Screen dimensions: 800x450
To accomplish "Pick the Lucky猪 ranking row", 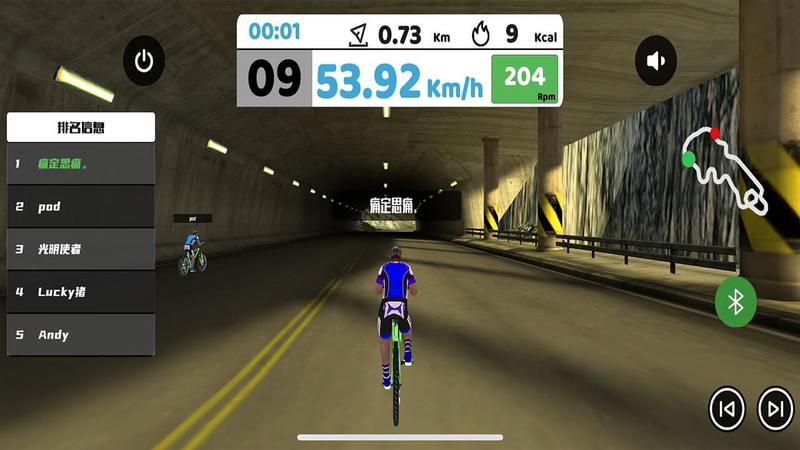I will click(x=81, y=292).
